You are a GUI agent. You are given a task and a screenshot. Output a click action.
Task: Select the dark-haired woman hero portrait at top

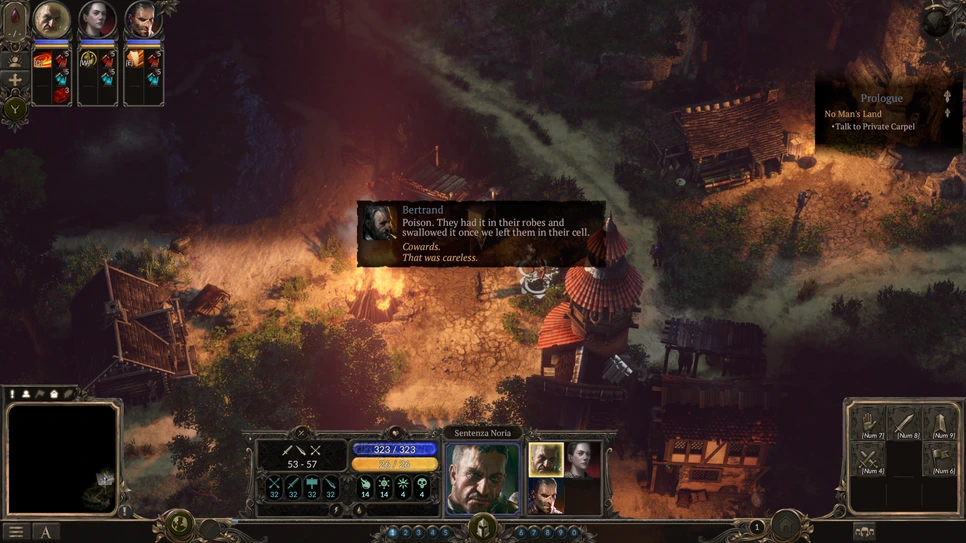point(97,19)
